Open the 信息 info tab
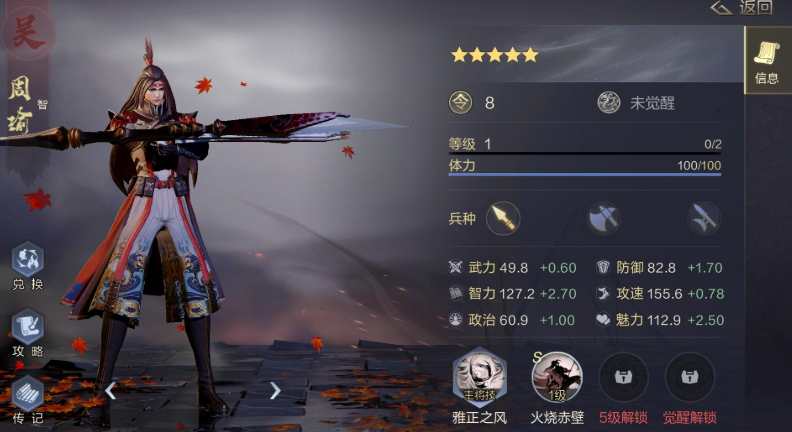The image size is (792, 432). tap(766, 60)
